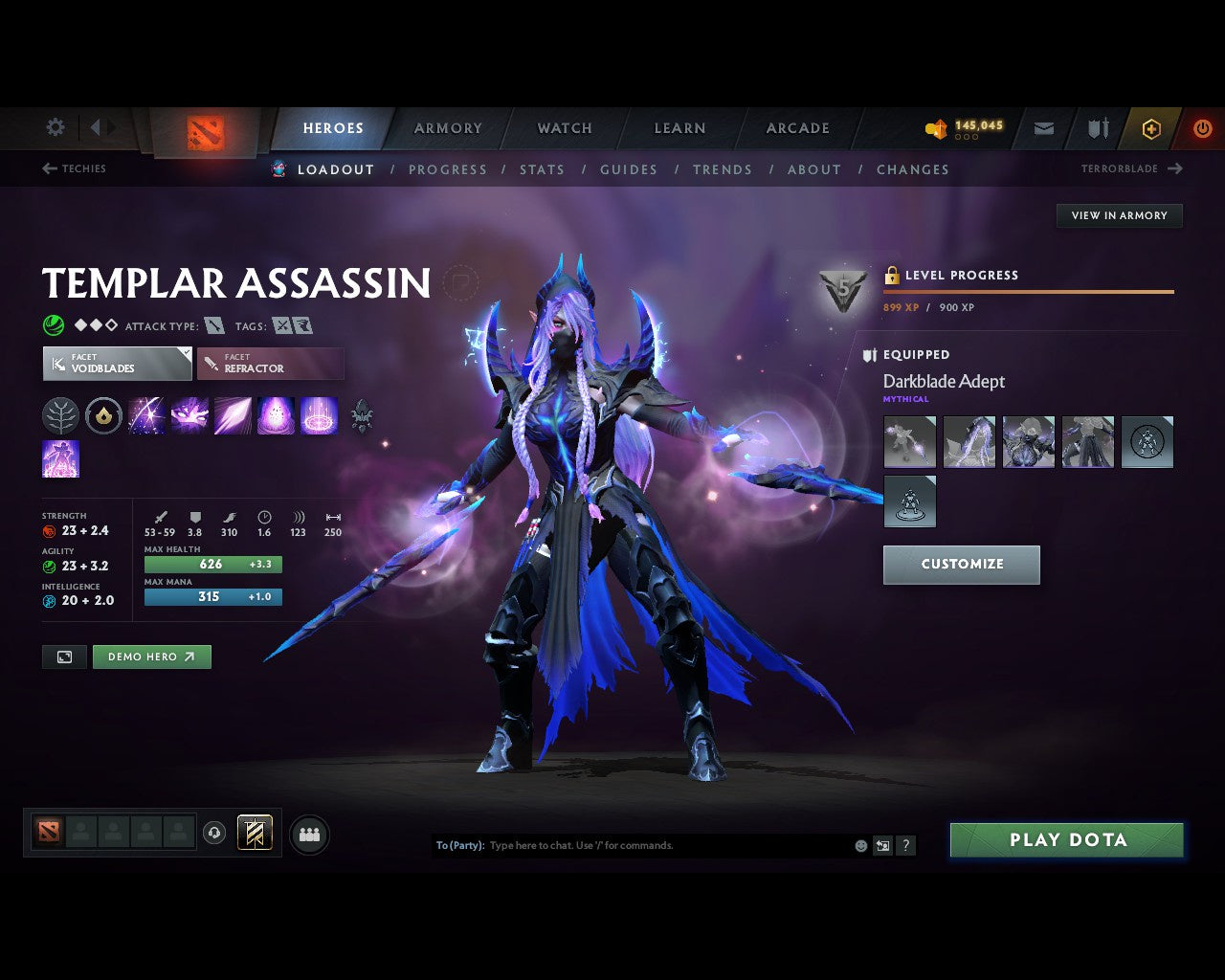This screenshot has width=1225, height=980.
Task: Toggle the fullscreen portrait view button
Action: (64, 657)
